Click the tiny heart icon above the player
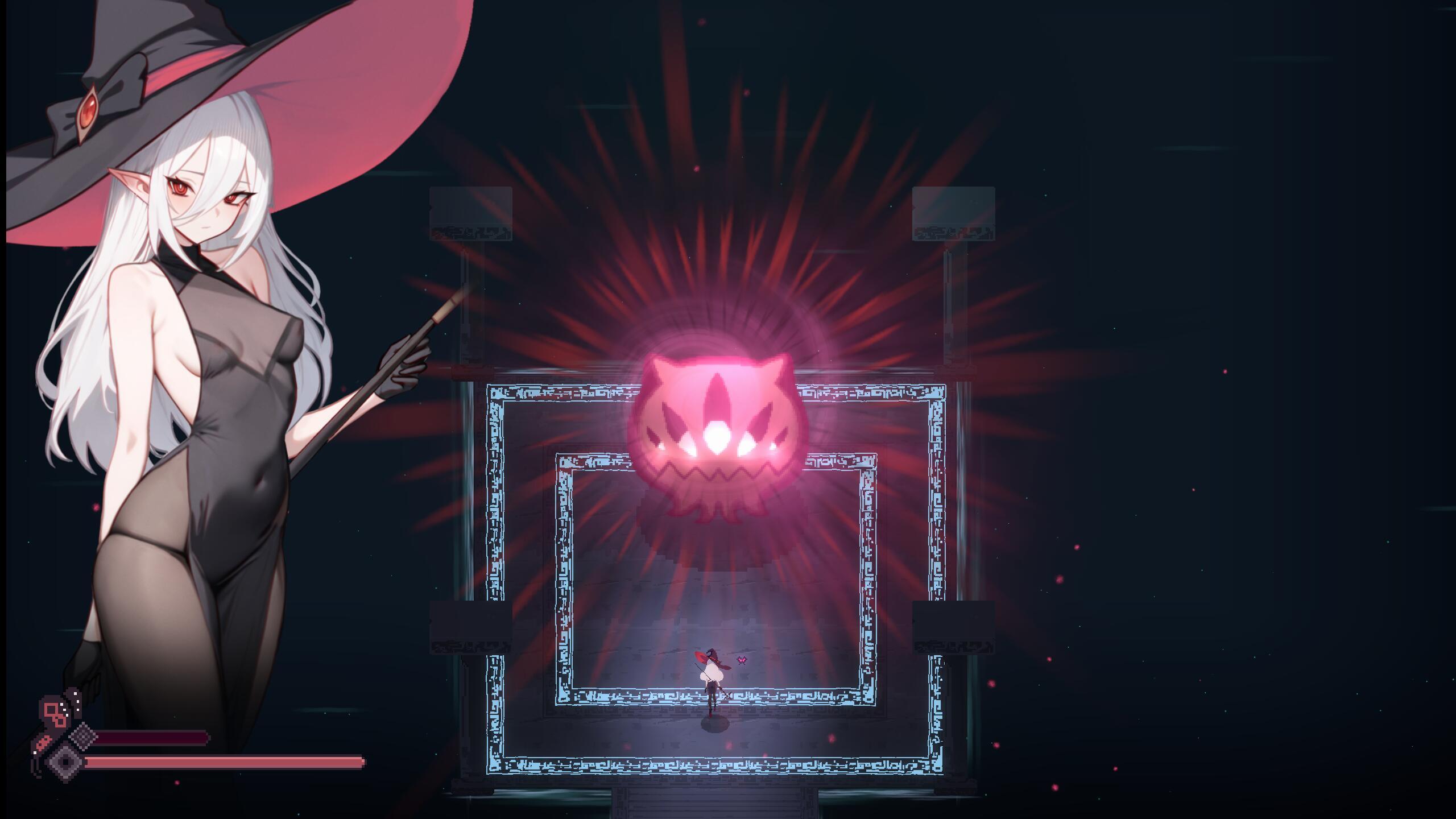Screen dimensions: 1456x819 coord(741,660)
